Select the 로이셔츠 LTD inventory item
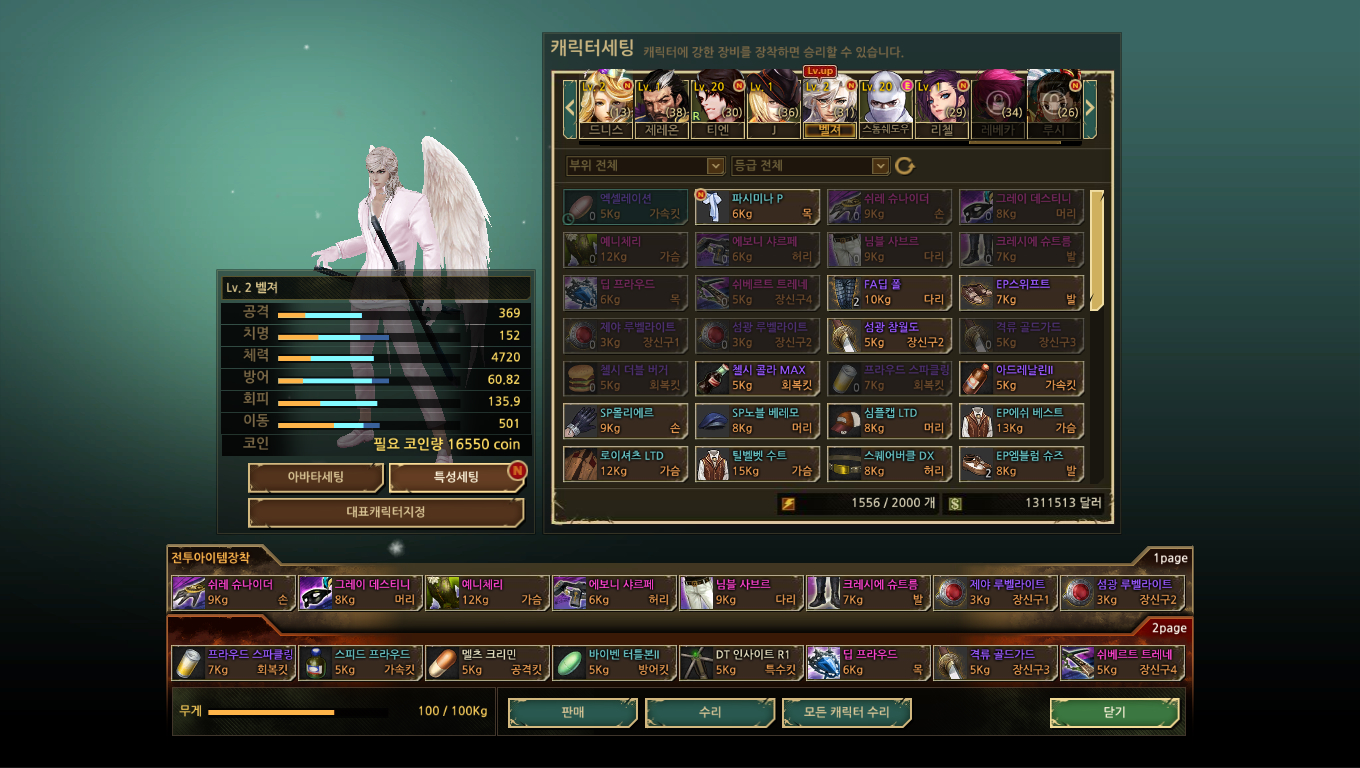The image size is (1360, 768). (625, 463)
